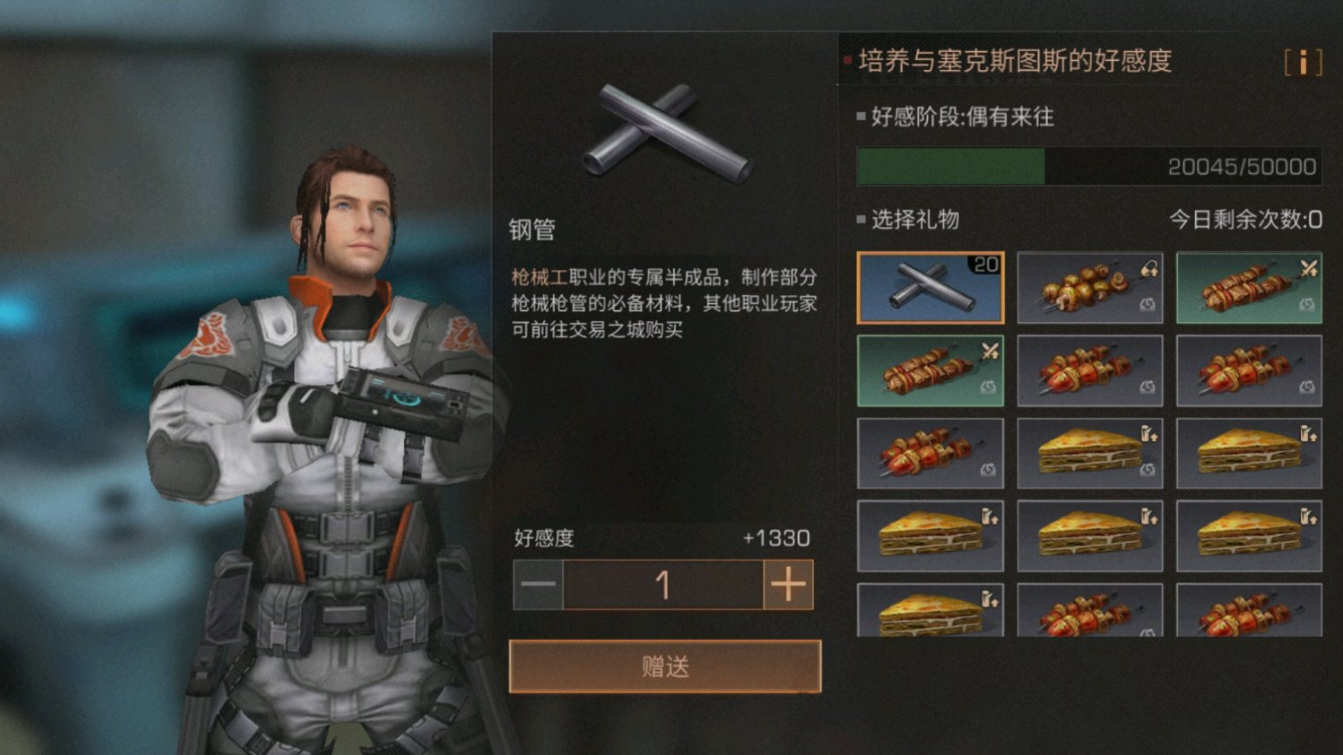
Task: Select the red tomato kebab gift in second row
Action: click(1089, 370)
